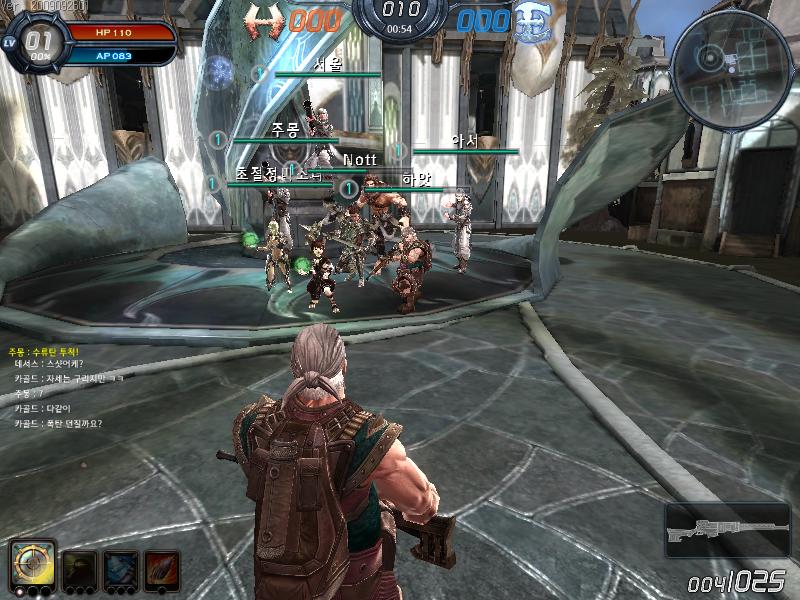Select the dark green skill slot
Screen dimensions: 800x600
[80, 567]
